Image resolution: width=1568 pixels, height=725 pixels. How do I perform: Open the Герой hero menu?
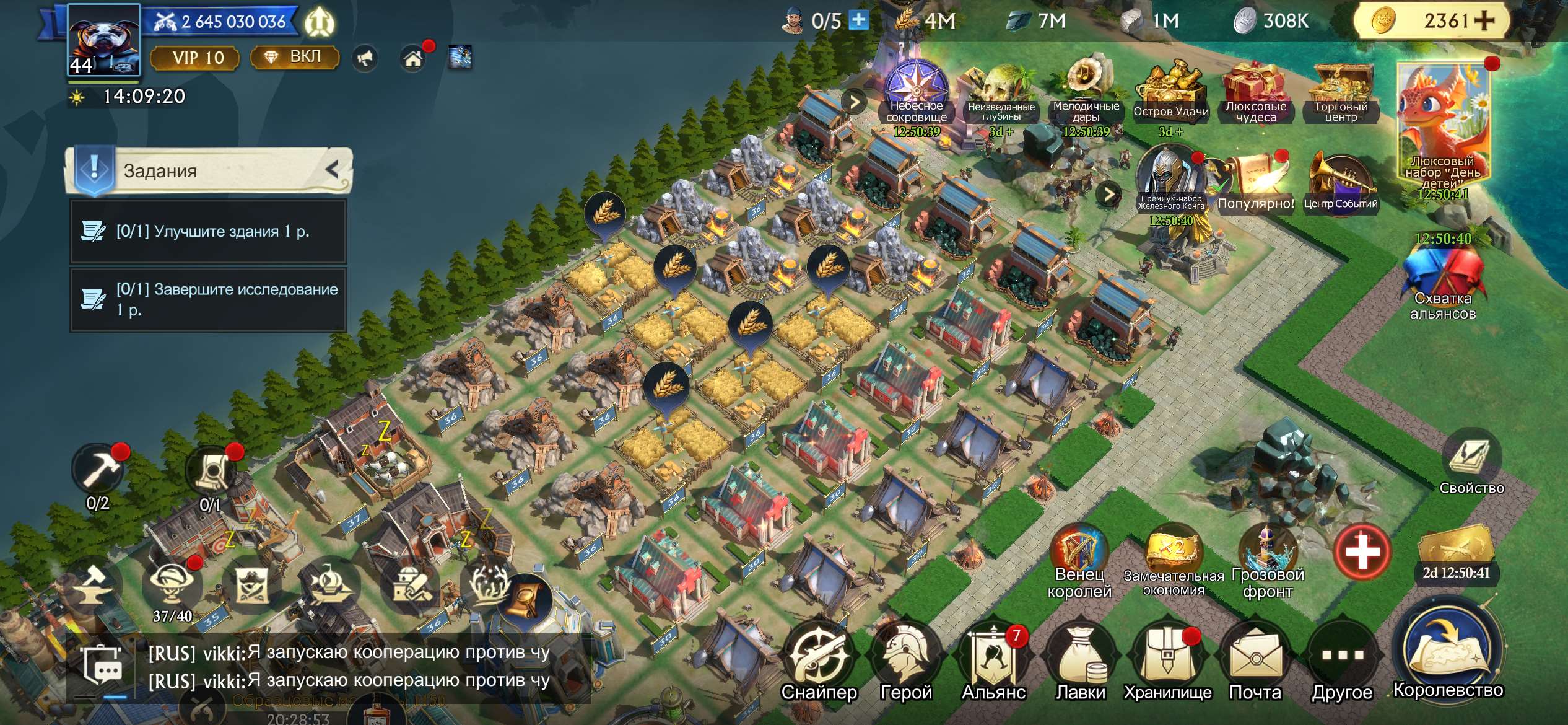906,662
